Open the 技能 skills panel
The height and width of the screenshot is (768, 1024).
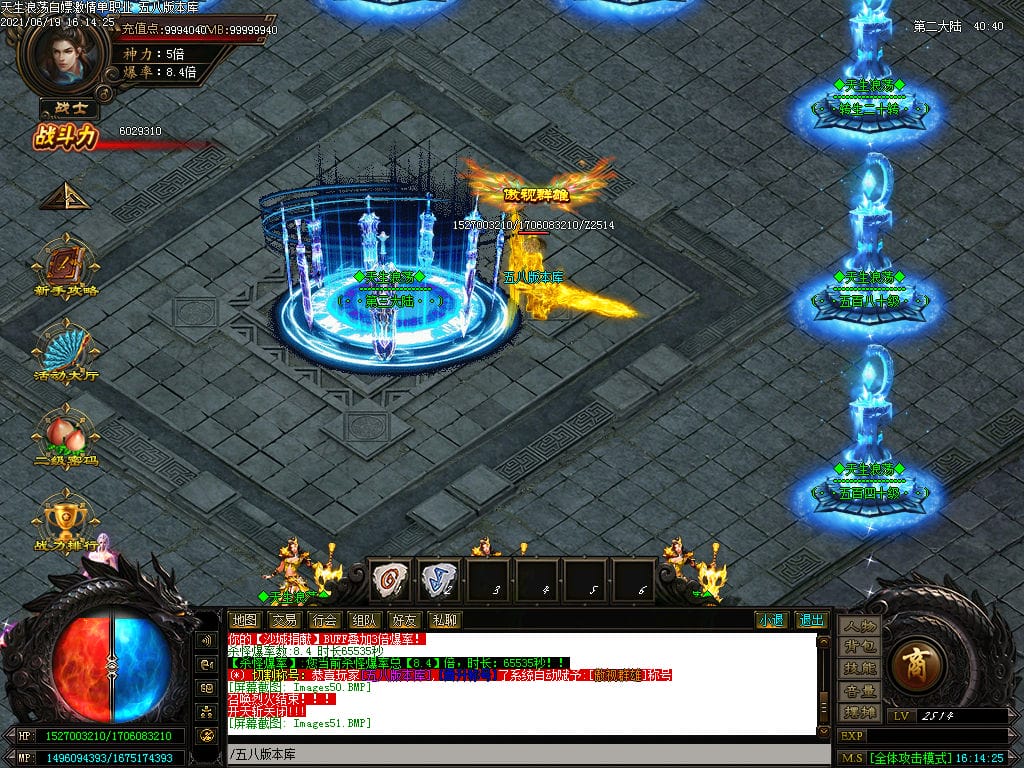[x=859, y=668]
